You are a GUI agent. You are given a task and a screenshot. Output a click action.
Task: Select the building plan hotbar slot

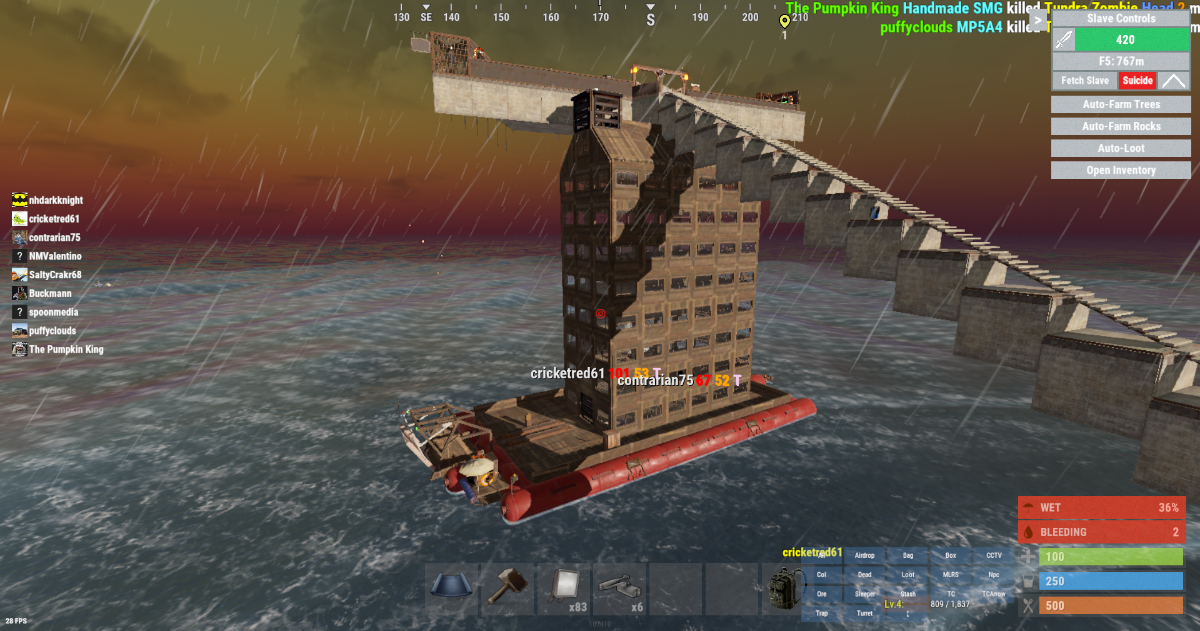click(x=452, y=589)
